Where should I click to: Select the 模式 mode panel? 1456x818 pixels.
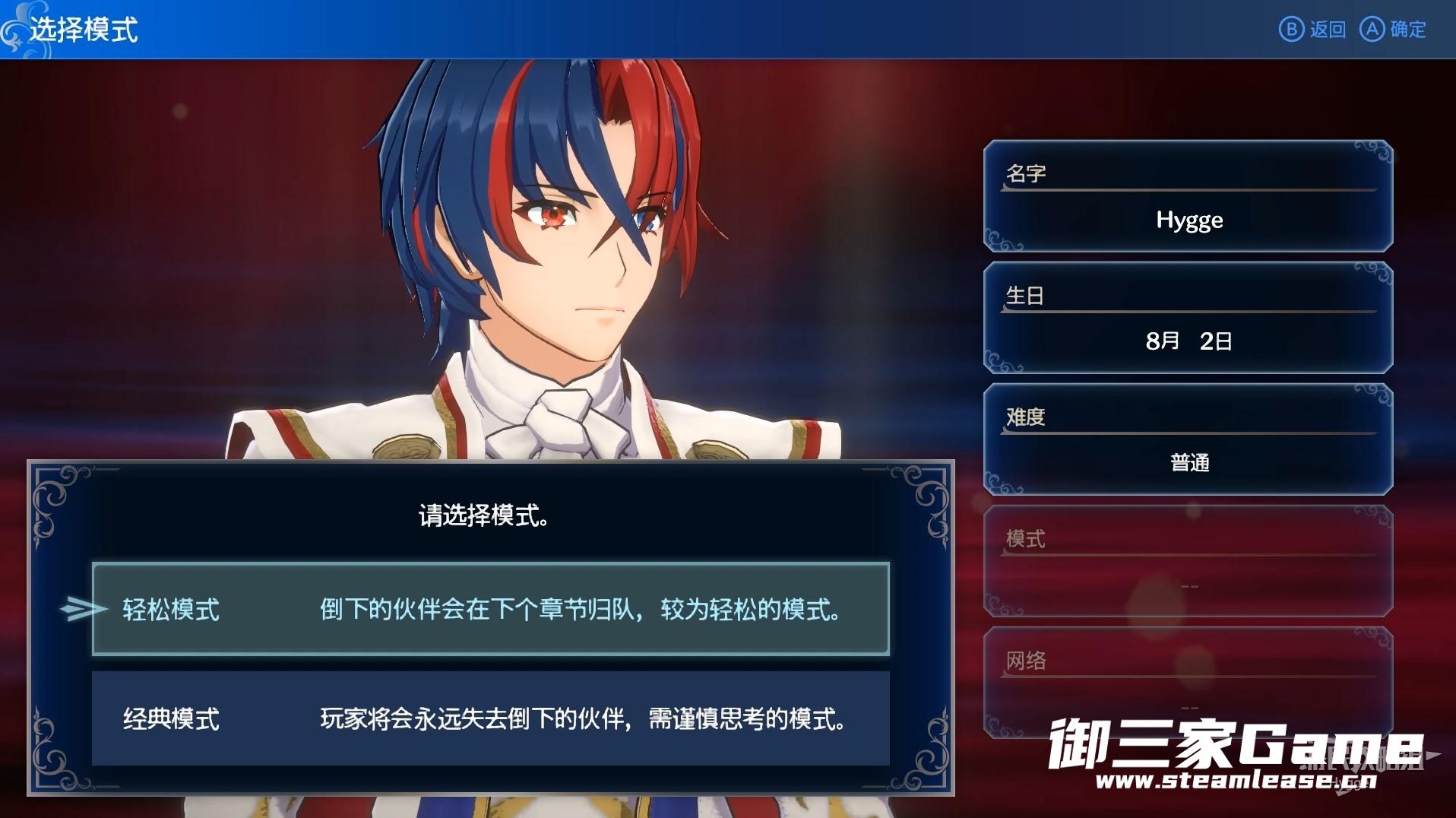pyautogui.click(x=1188, y=561)
